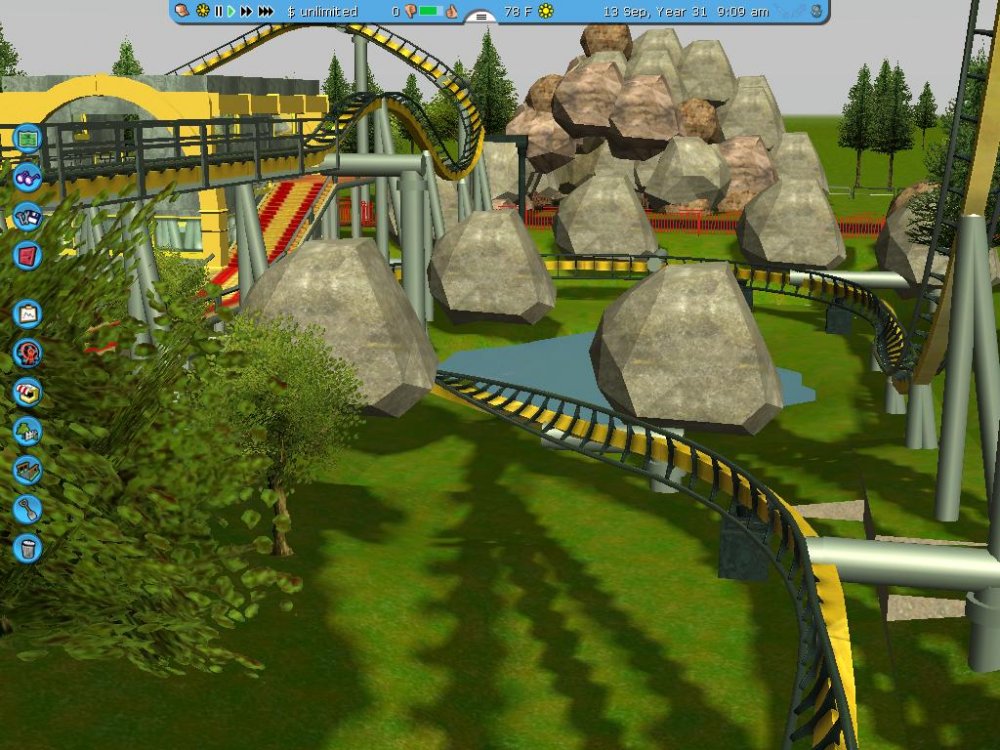Select the terrain shovel tool
The height and width of the screenshot is (750, 1000).
click(x=28, y=509)
